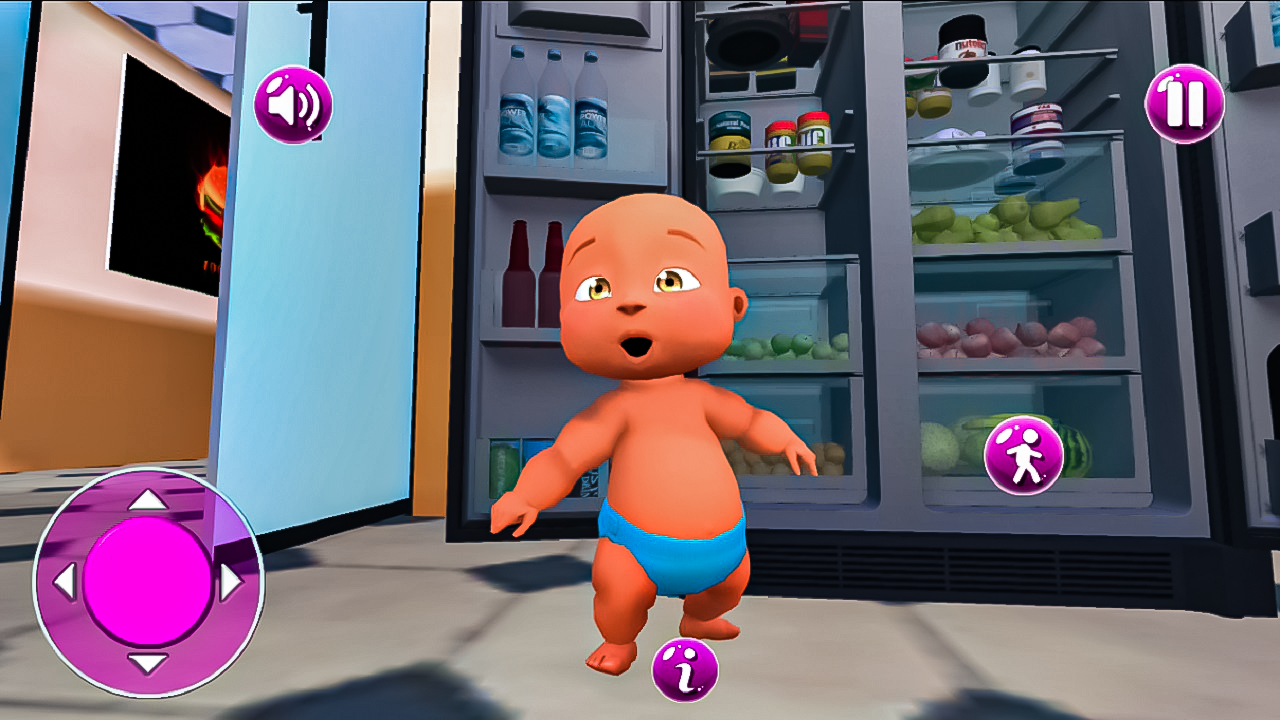Pause the game using the pause icon
Viewport: 1280px width, 720px height.
pos(1183,102)
